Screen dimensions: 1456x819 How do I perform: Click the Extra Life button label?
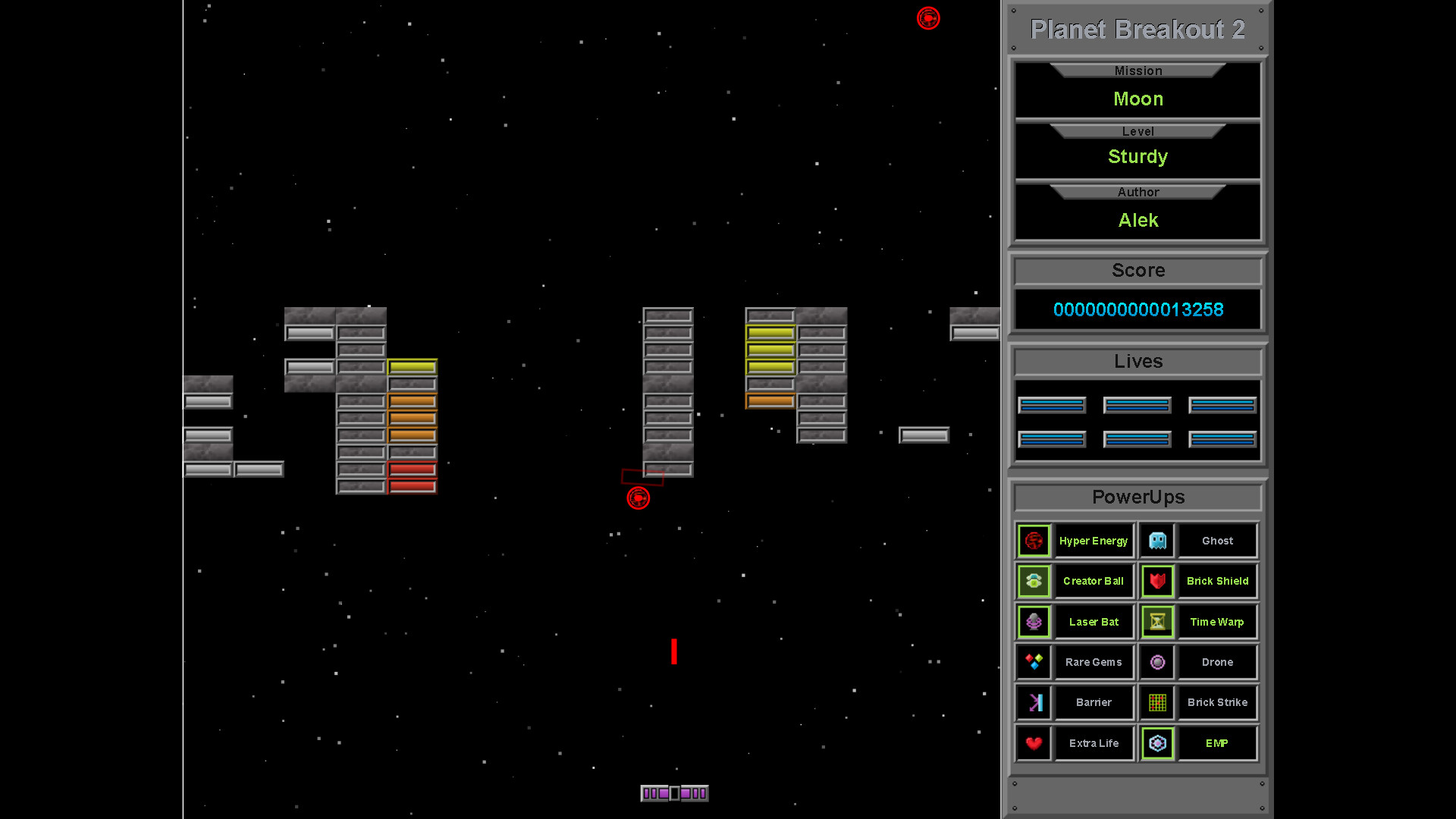pyautogui.click(x=1094, y=743)
